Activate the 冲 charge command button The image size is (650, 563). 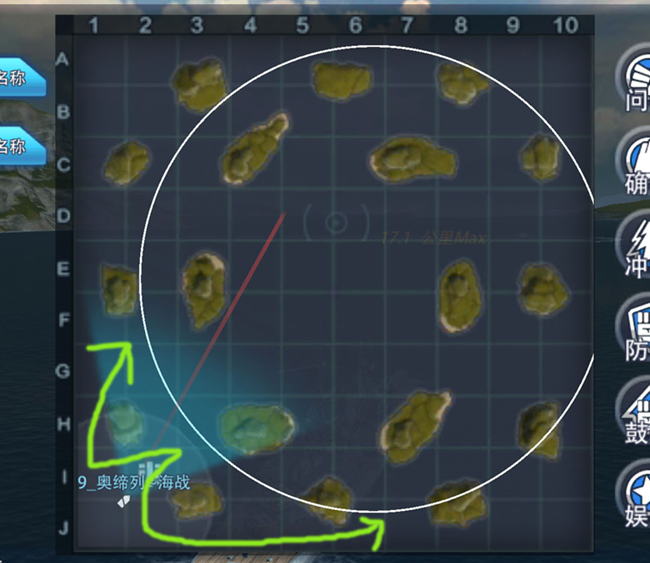click(634, 245)
